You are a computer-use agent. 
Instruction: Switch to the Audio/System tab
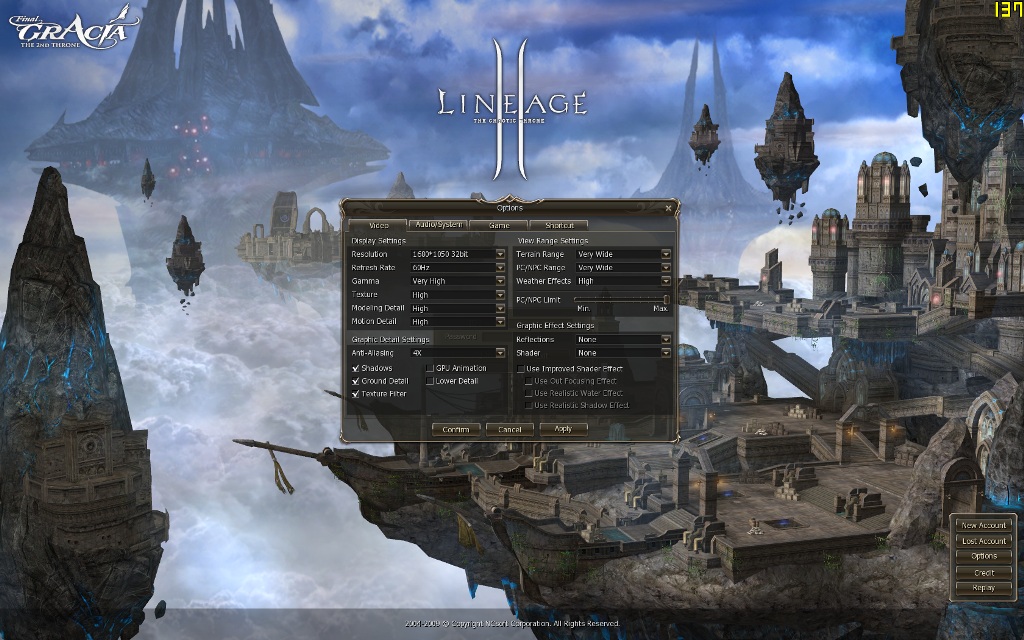tap(439, 225)
